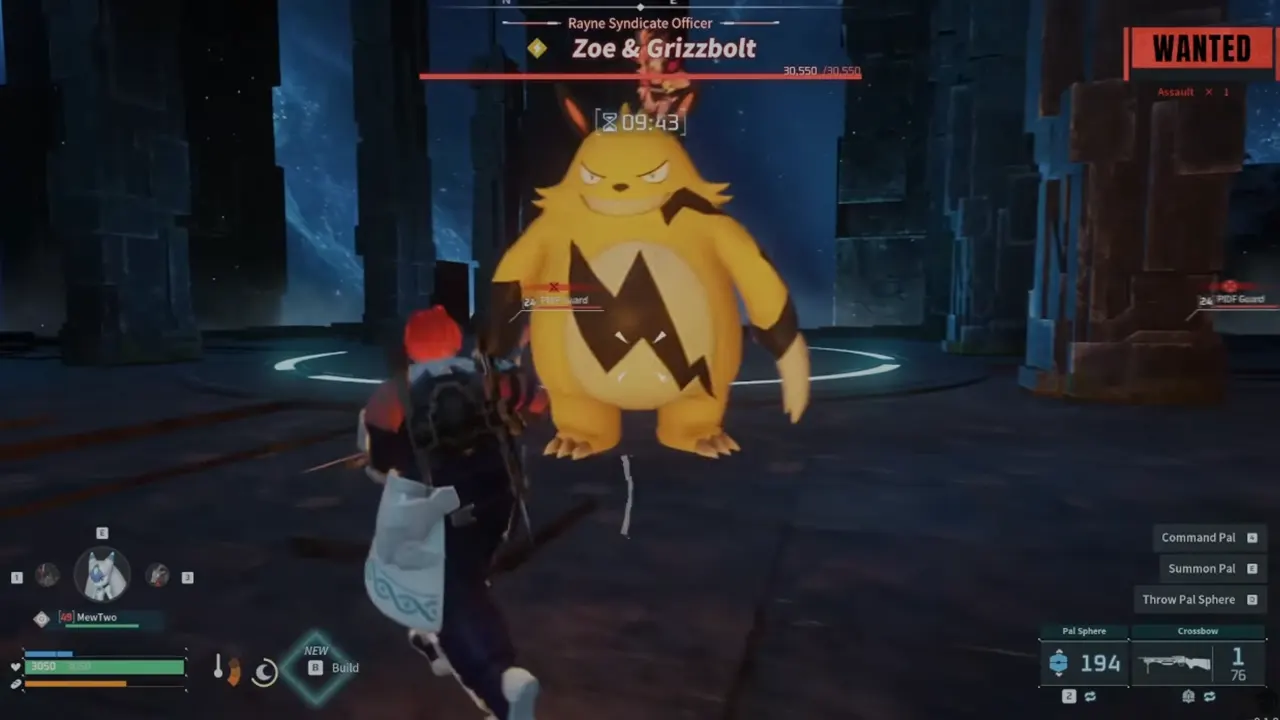Click the stamina droplet icon beside the orange bar
1280x720 pixels.
click(x=16, y=684)
